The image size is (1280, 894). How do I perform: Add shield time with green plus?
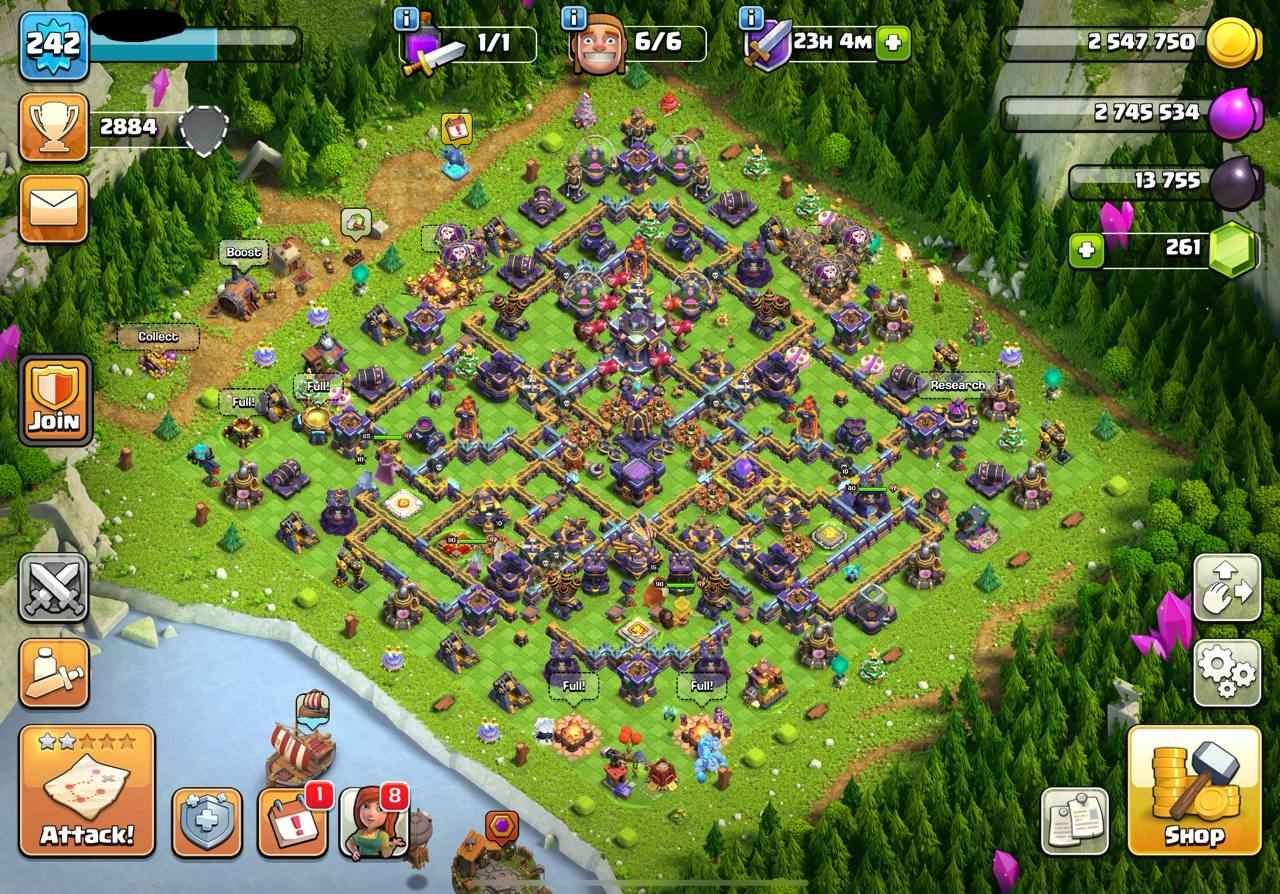pyautogui.click(x=893, y=43)
